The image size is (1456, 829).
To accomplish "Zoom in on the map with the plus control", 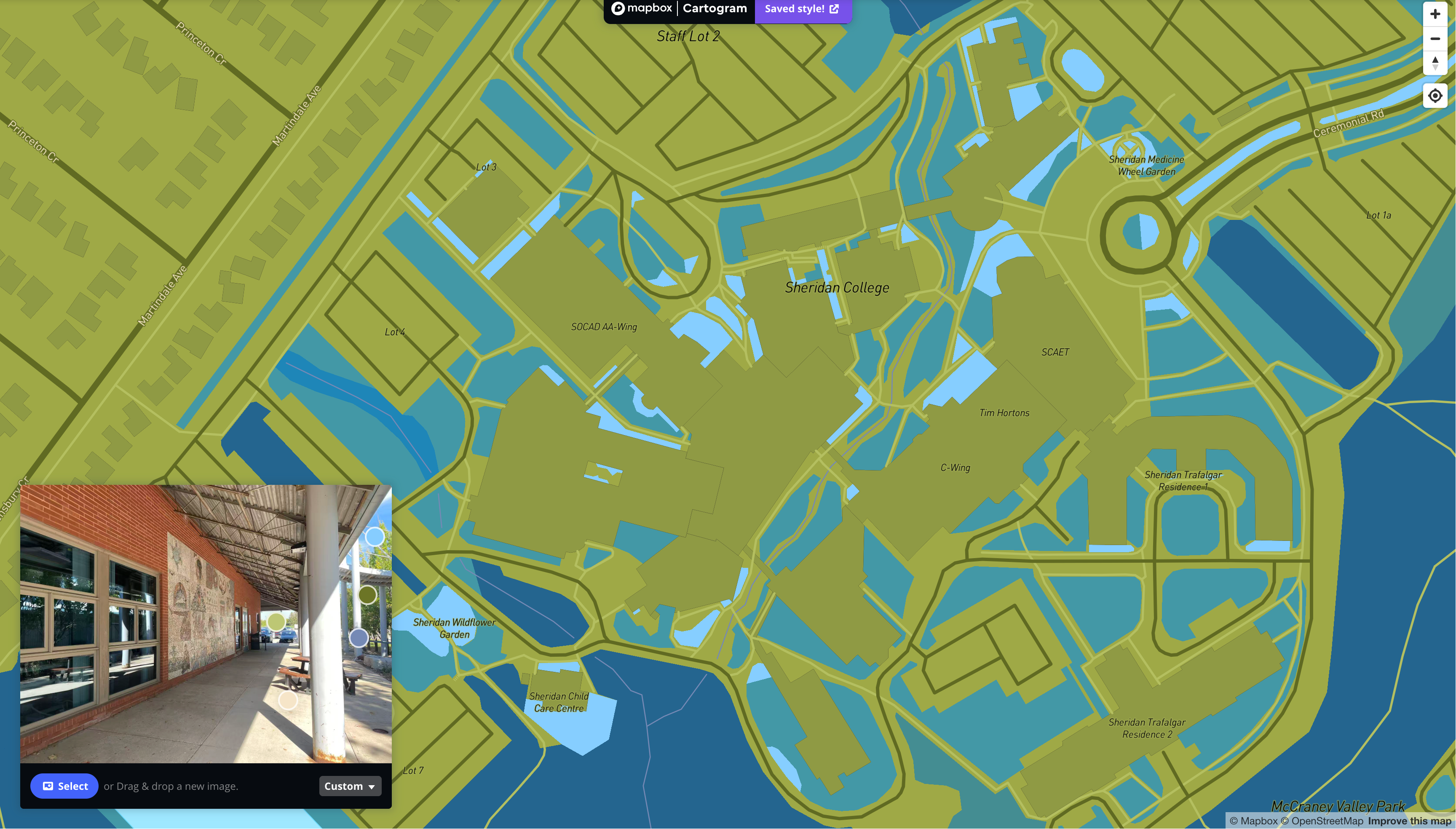I will (x=1435, y=14).
